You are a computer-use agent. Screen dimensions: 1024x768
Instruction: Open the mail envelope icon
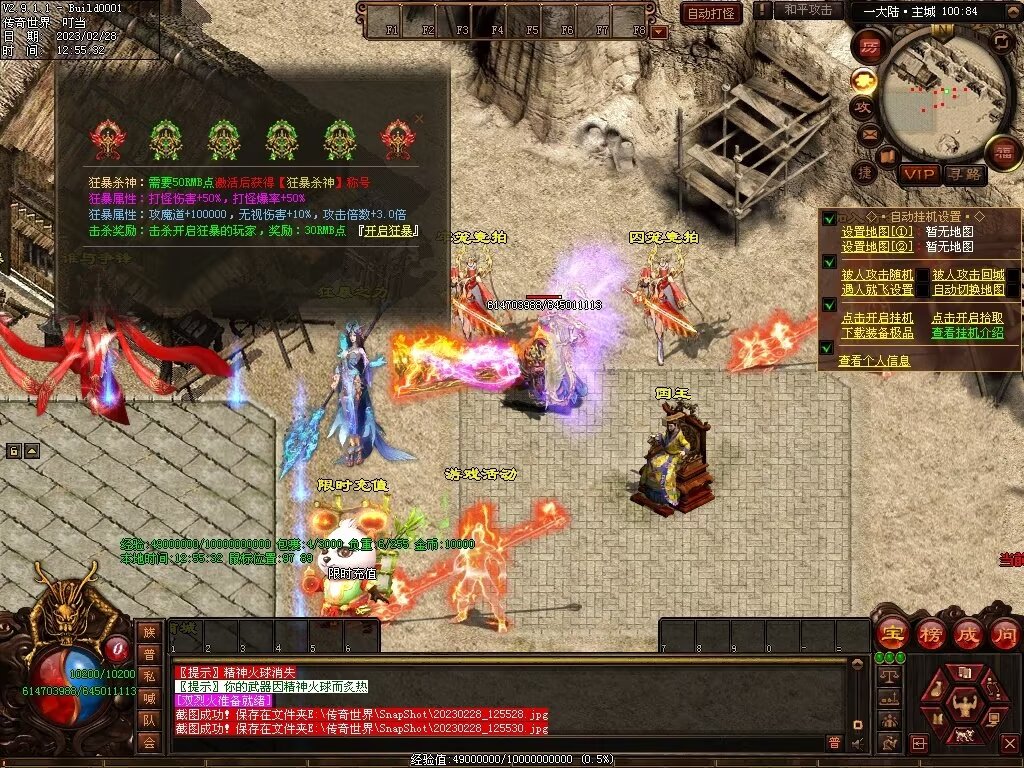click(868, 133)
